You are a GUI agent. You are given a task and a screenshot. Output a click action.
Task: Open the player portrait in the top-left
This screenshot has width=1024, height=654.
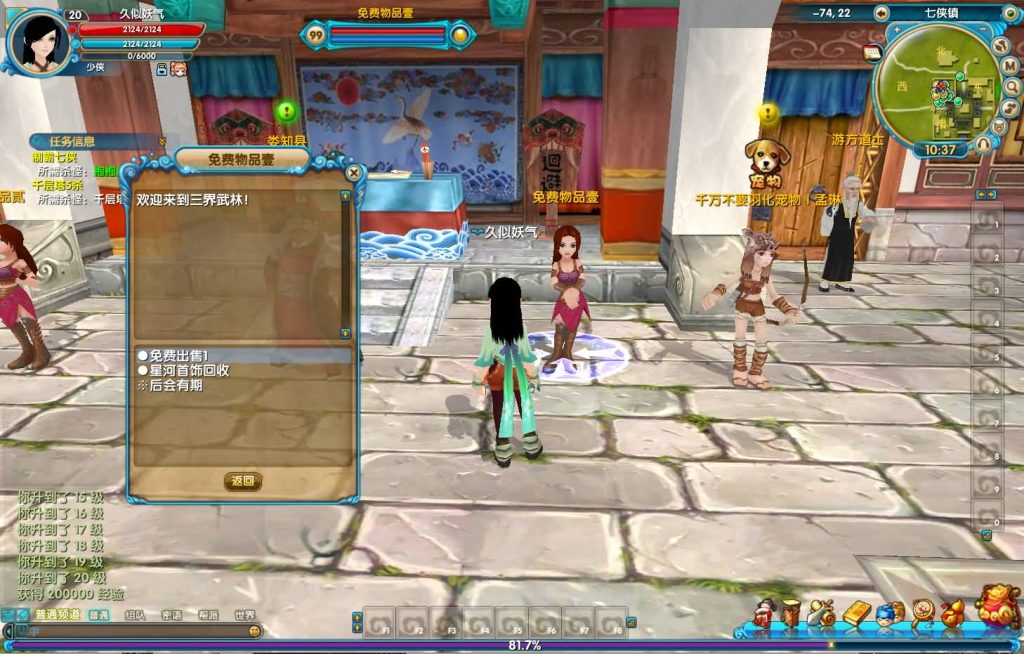(x=38, y=41)
